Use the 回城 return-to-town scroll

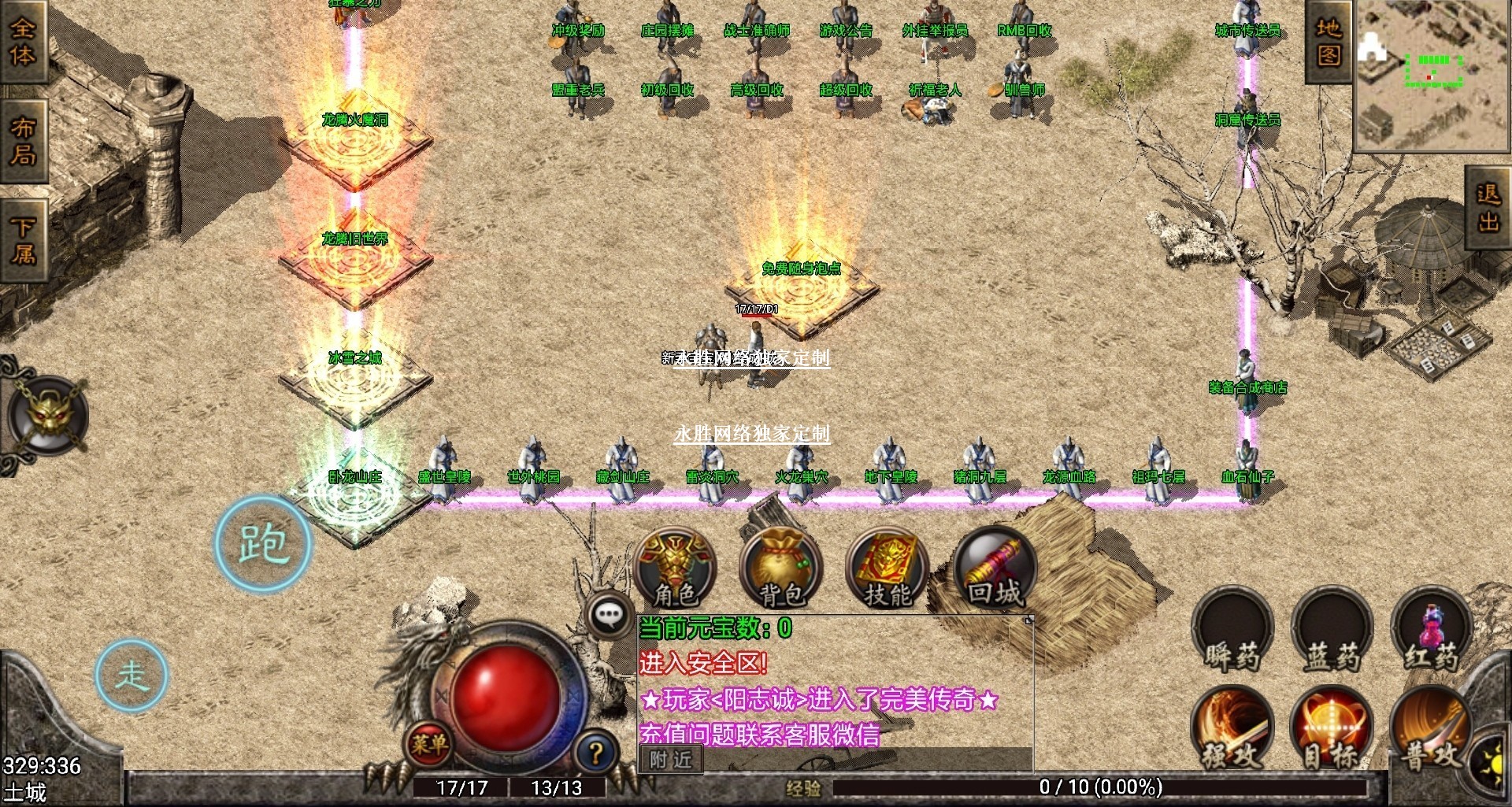[x=995, y=568]
